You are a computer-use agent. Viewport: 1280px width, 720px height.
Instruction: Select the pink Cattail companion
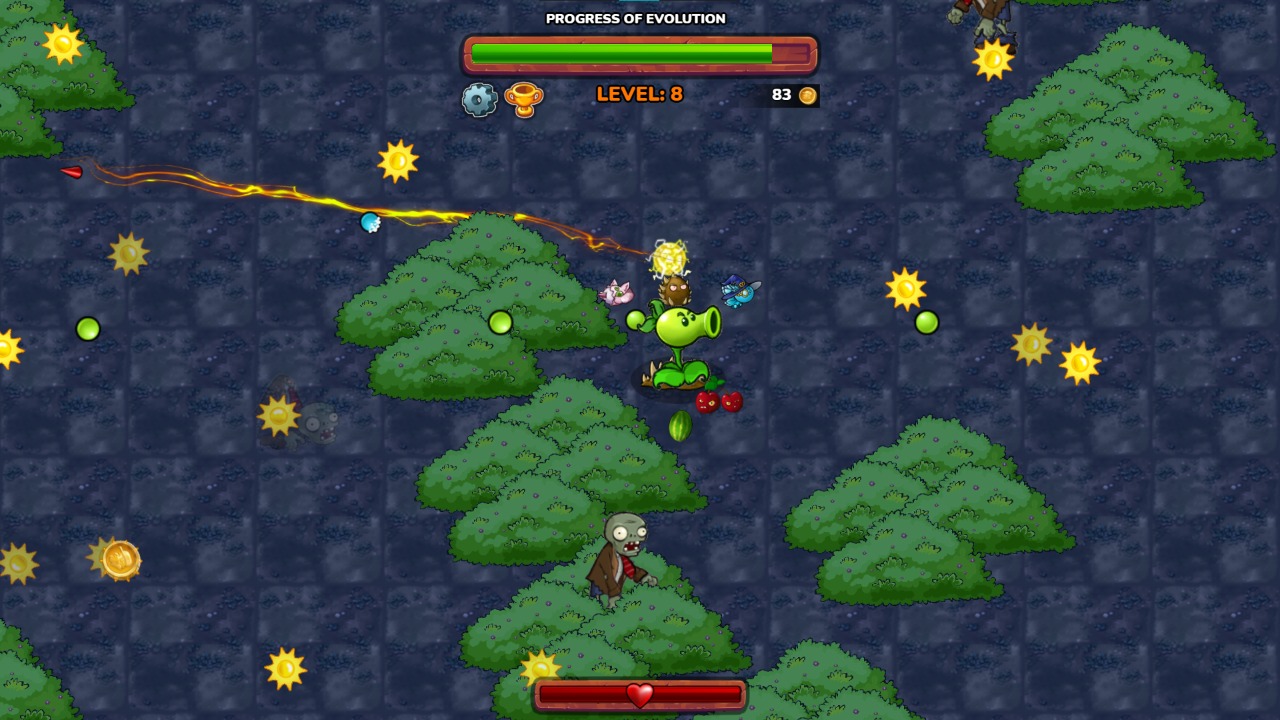(618, 293)
